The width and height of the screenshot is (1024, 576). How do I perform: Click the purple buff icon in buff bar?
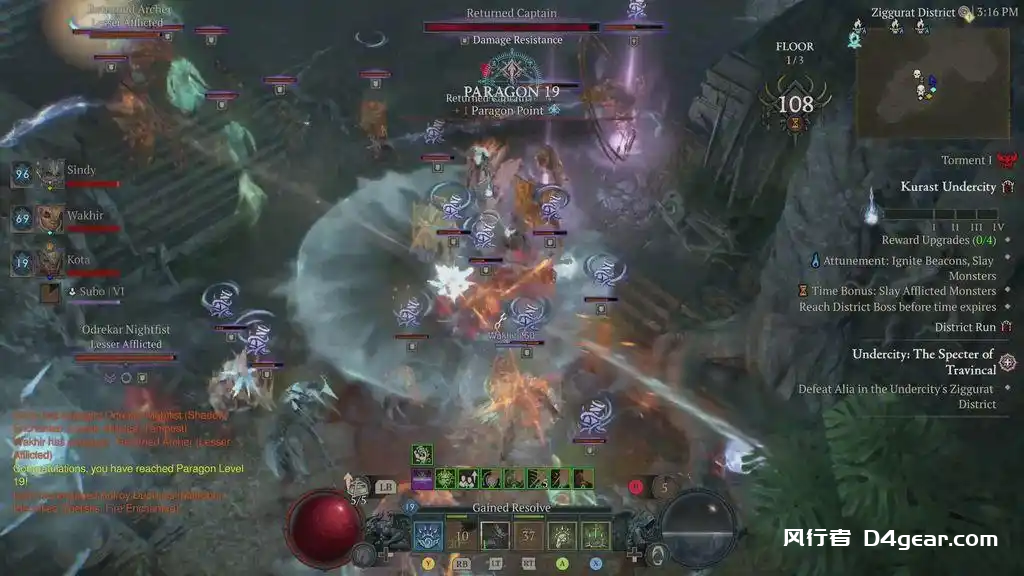[421, 479]
